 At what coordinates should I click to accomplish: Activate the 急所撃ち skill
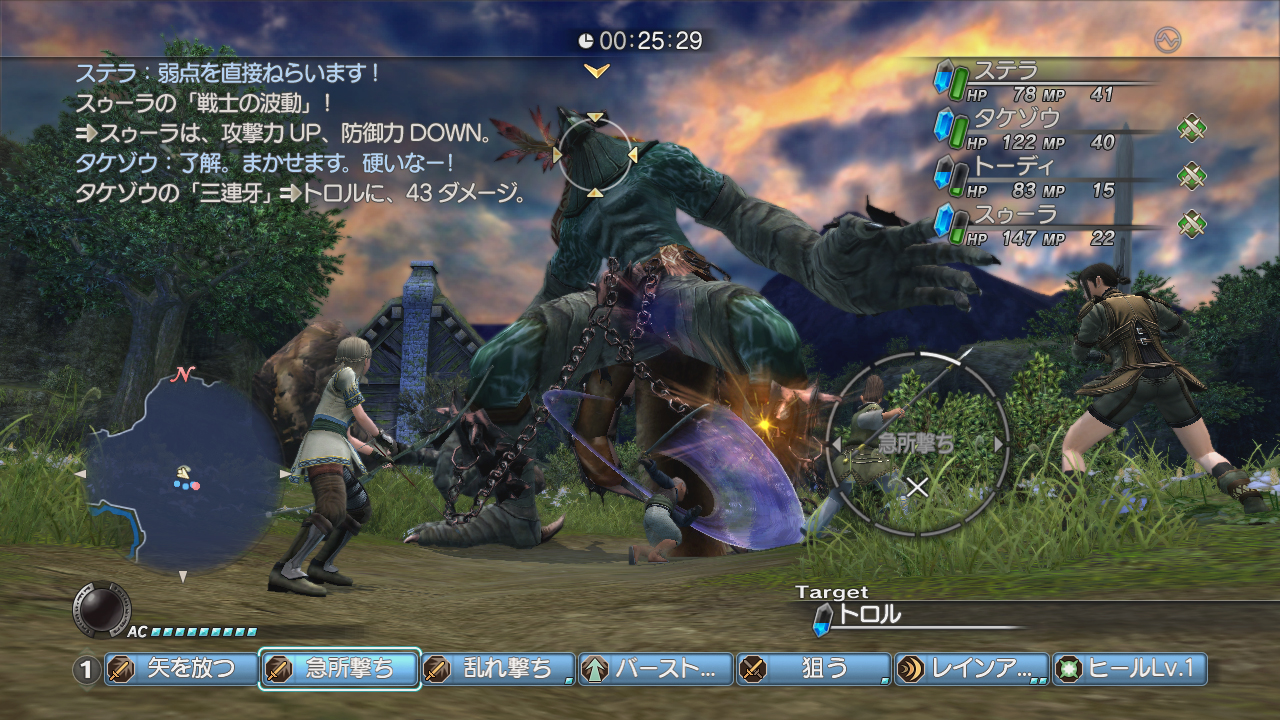point(339,669)
